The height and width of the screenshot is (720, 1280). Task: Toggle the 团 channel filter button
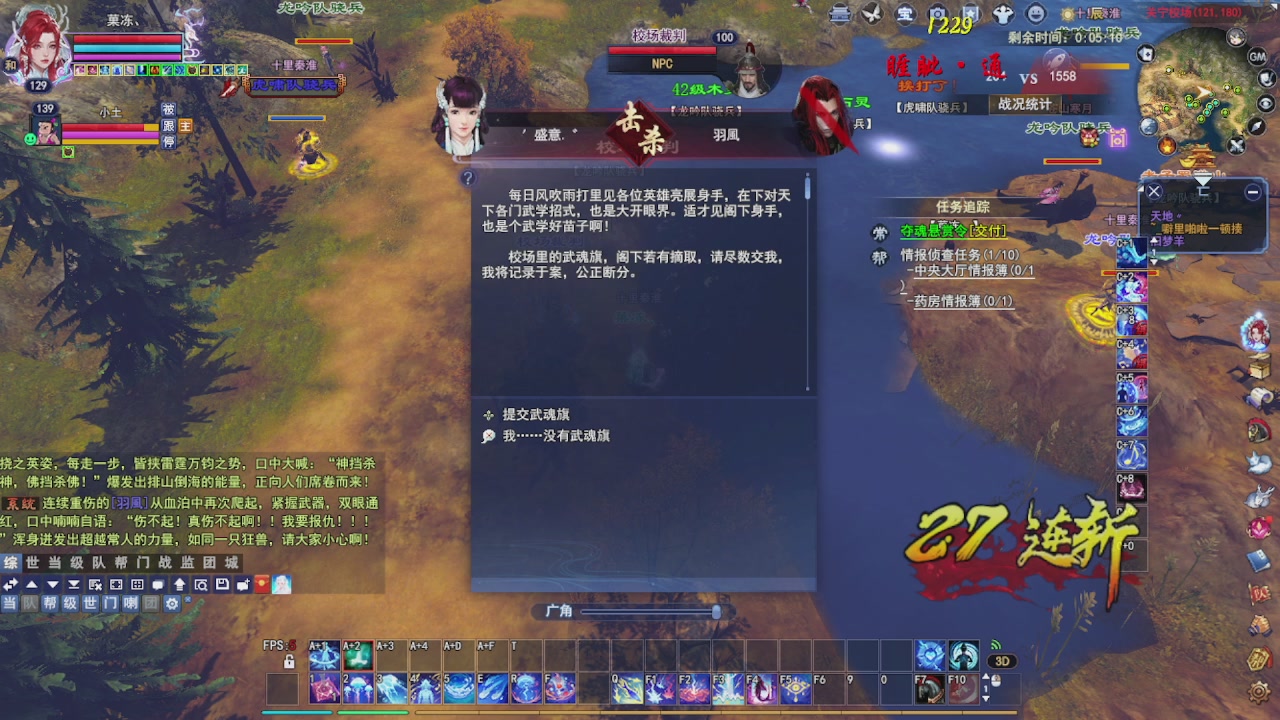point(150,602)
